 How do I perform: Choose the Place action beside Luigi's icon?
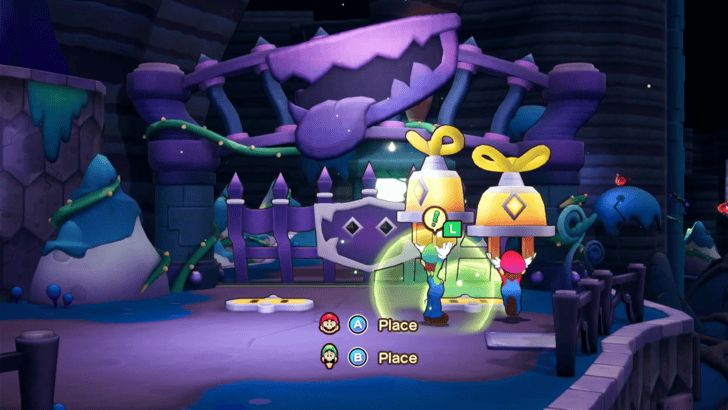tap(397, 357)
